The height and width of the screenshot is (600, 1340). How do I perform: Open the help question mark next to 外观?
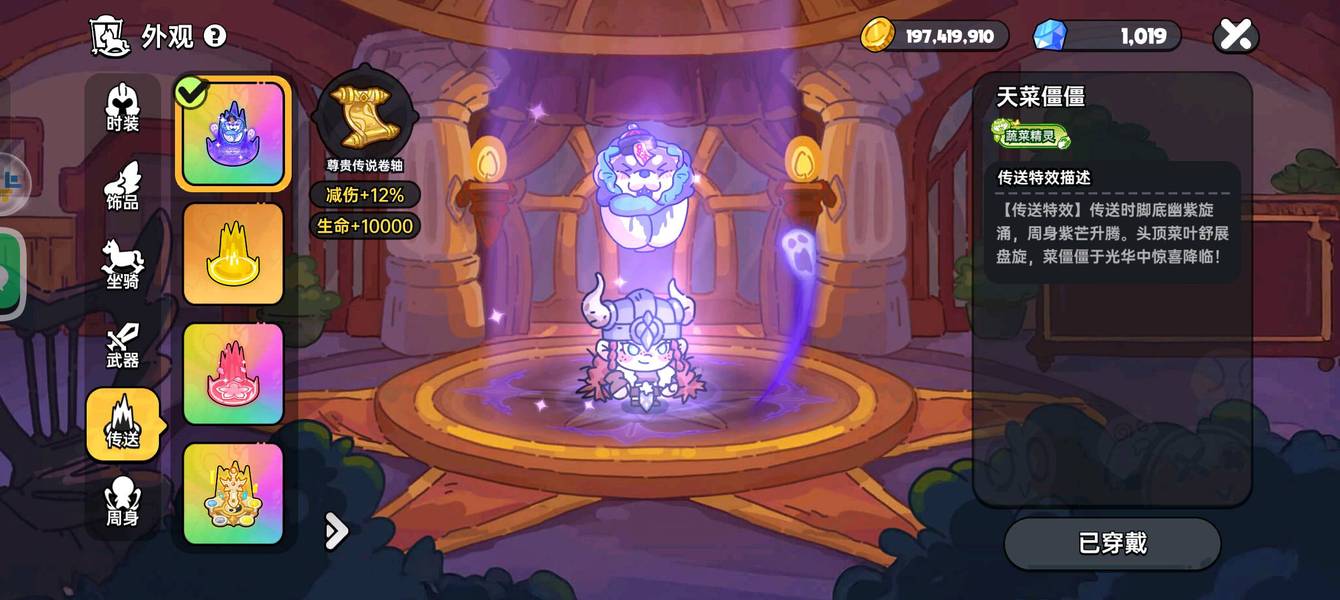point(215,37)
